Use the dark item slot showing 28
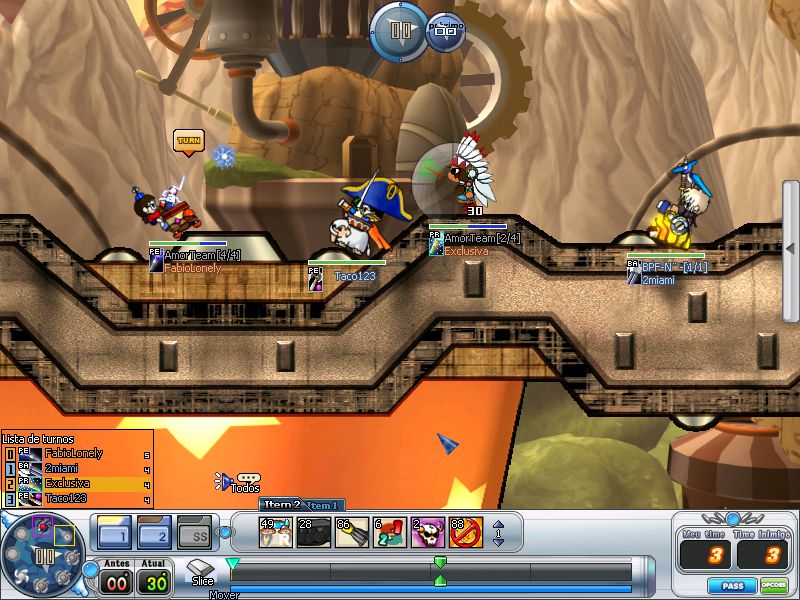Screen dimensions: 800x600 click(312, 532)
